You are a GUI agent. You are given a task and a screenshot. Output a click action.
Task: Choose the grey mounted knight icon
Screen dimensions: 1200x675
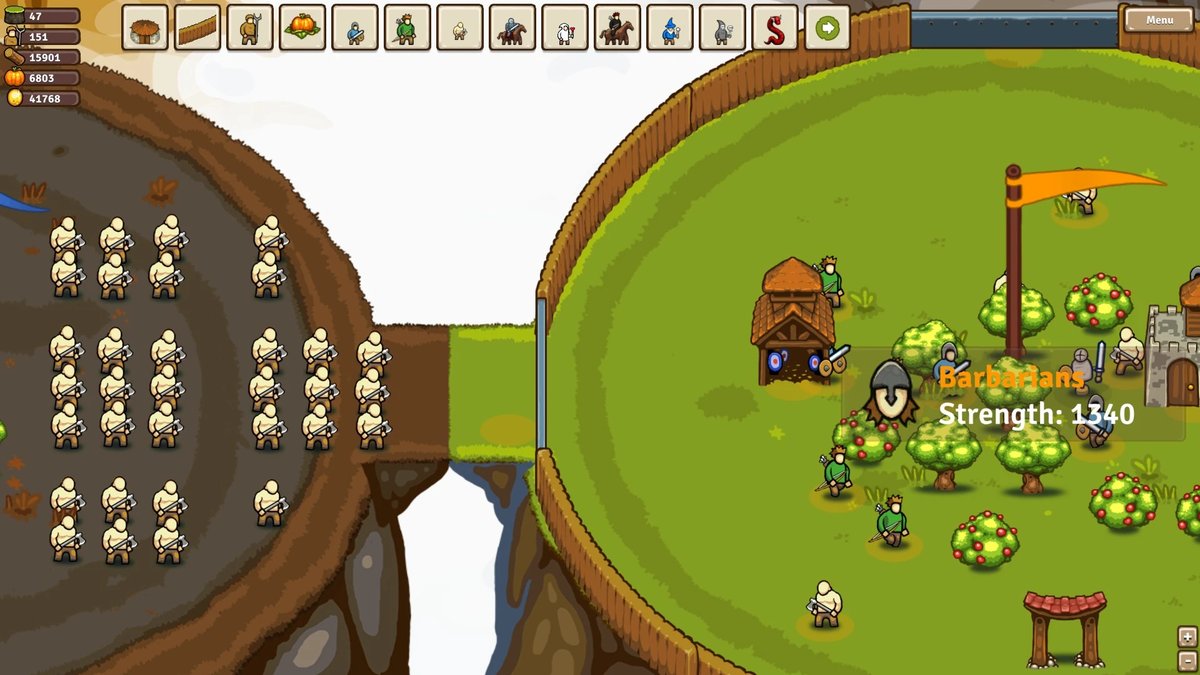click(512, 28)
